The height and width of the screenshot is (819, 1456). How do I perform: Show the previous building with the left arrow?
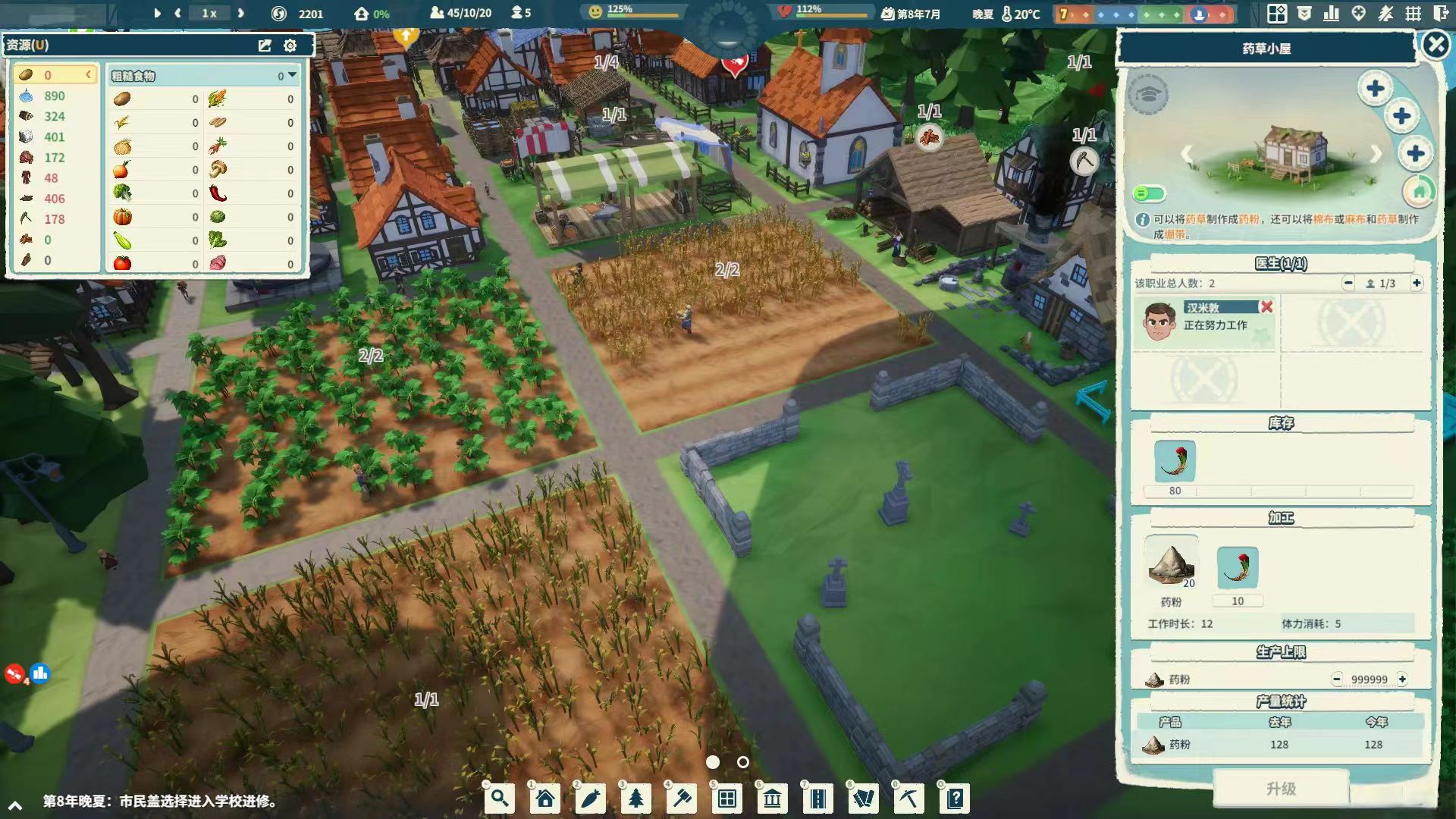click(1187, 155)
